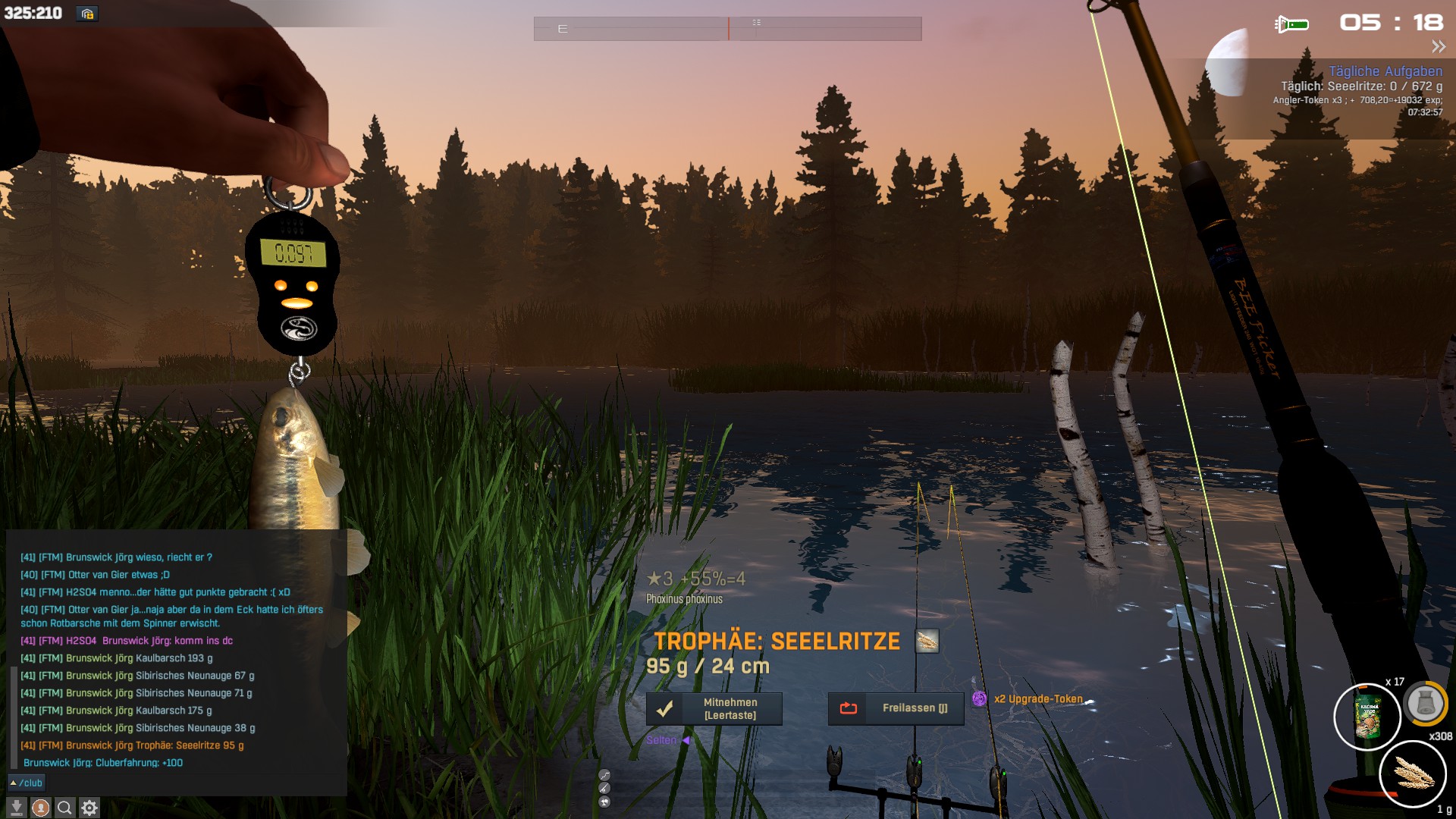Open the /club chat channel selector
This screenshot has height=819, width=1456.
pyautogui.click(x=27, y=783)
